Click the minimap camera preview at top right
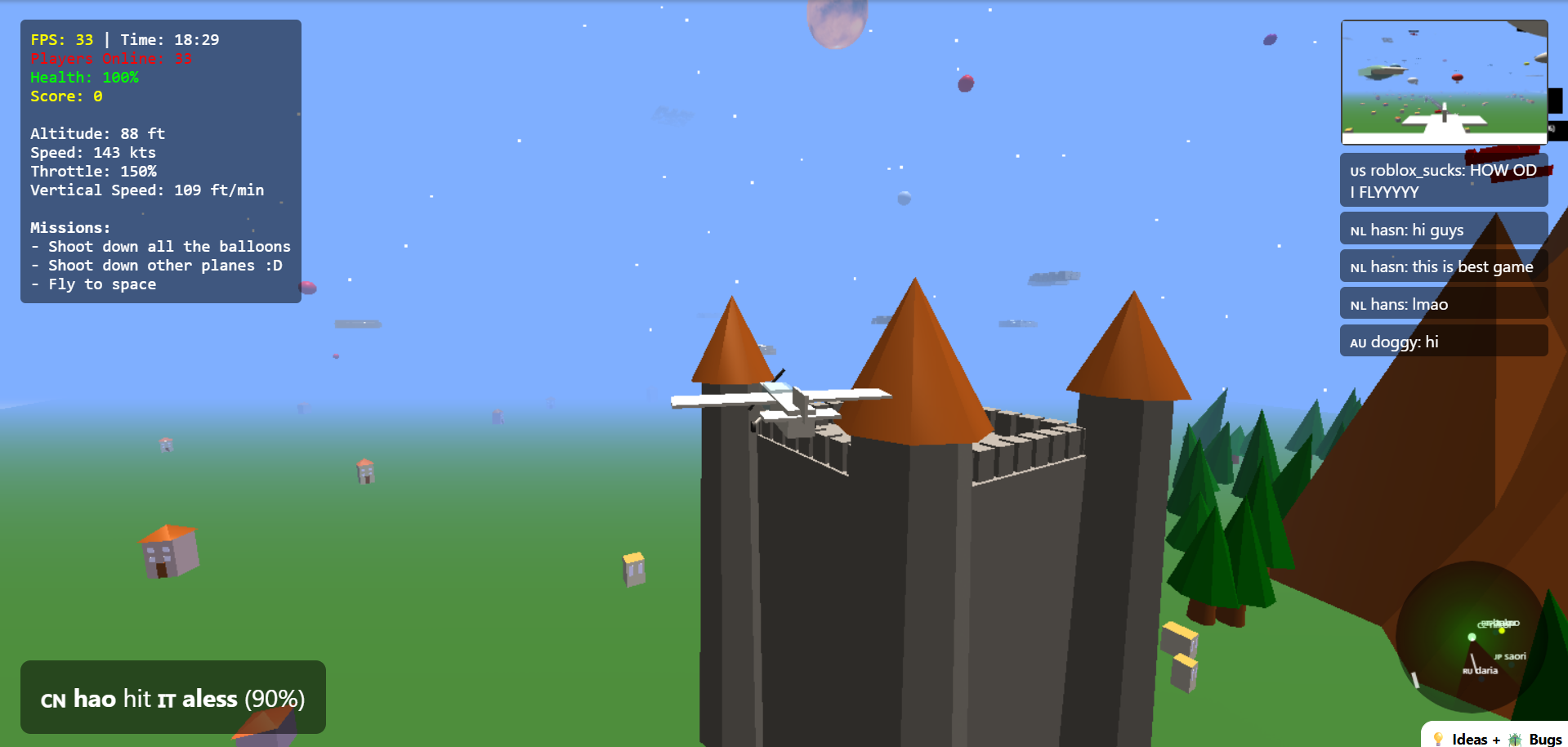Viewport: 1568px width, 747px height. [1443, 83]
